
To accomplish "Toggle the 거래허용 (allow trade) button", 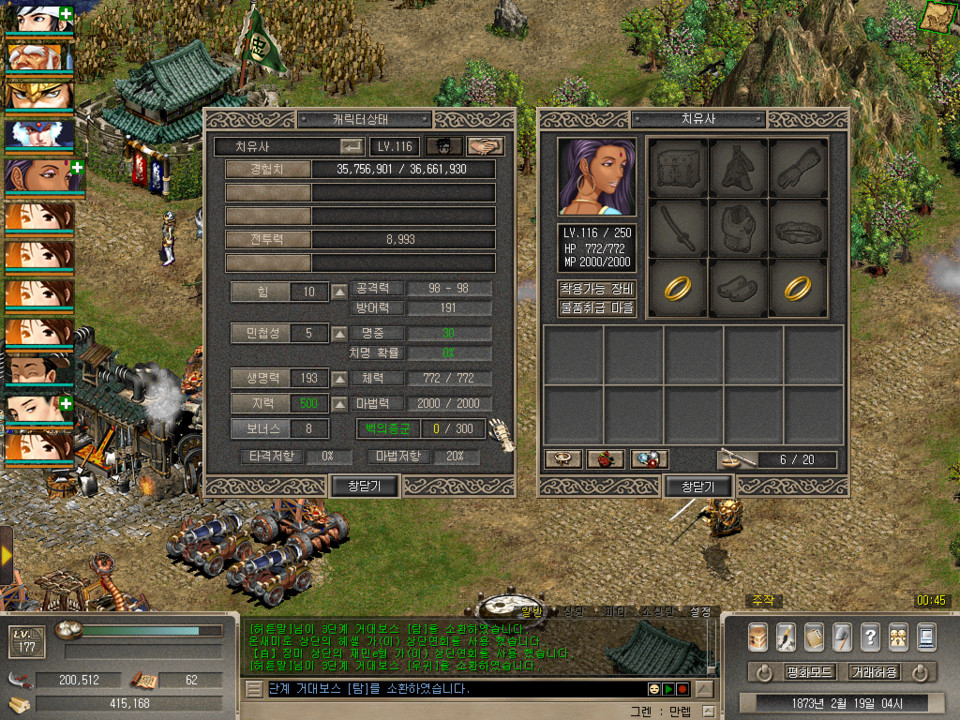I will point(873,671).
